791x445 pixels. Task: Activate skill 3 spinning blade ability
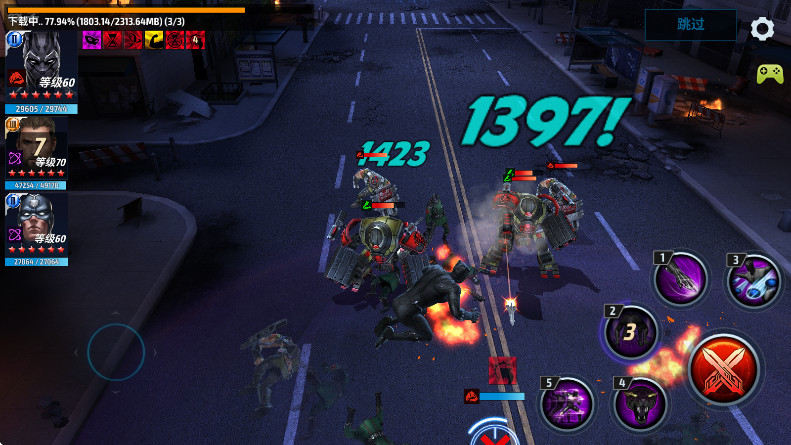click(x=754, y=280)
